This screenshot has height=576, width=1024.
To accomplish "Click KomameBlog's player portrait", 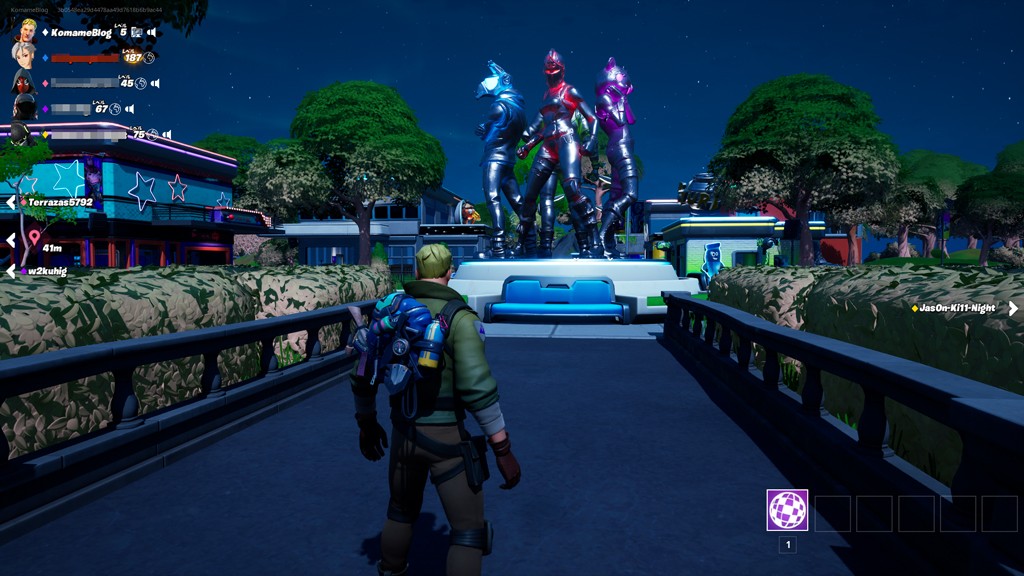I will (26, 30).
